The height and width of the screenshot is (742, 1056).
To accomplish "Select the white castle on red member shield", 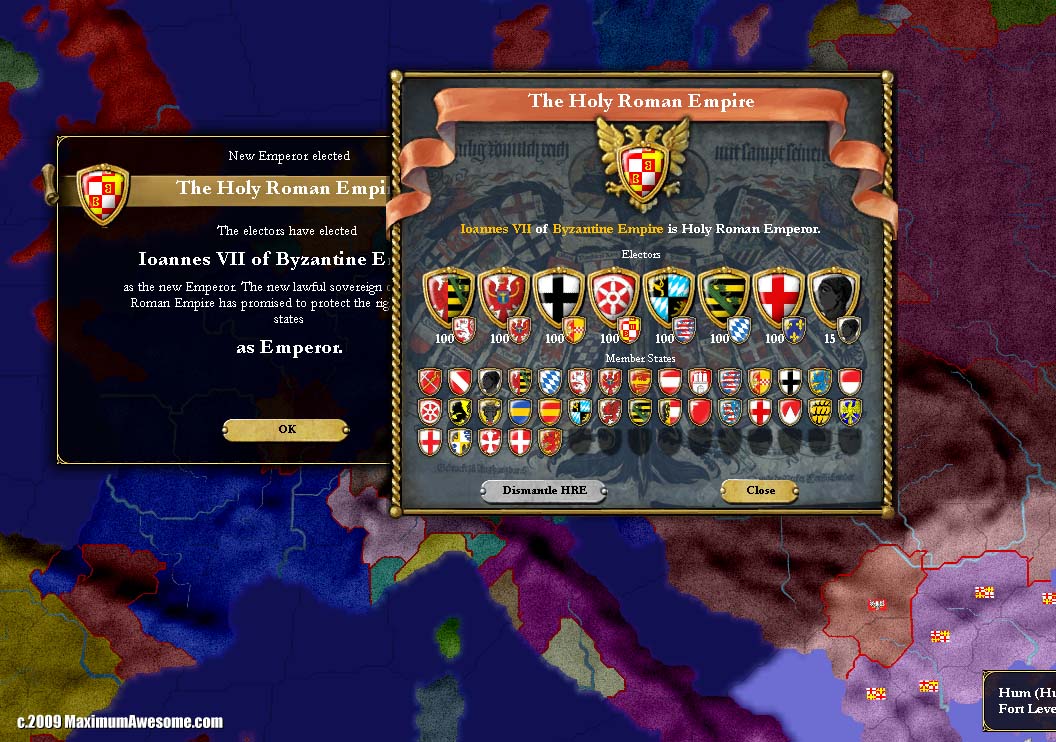I will click(700, 380).
